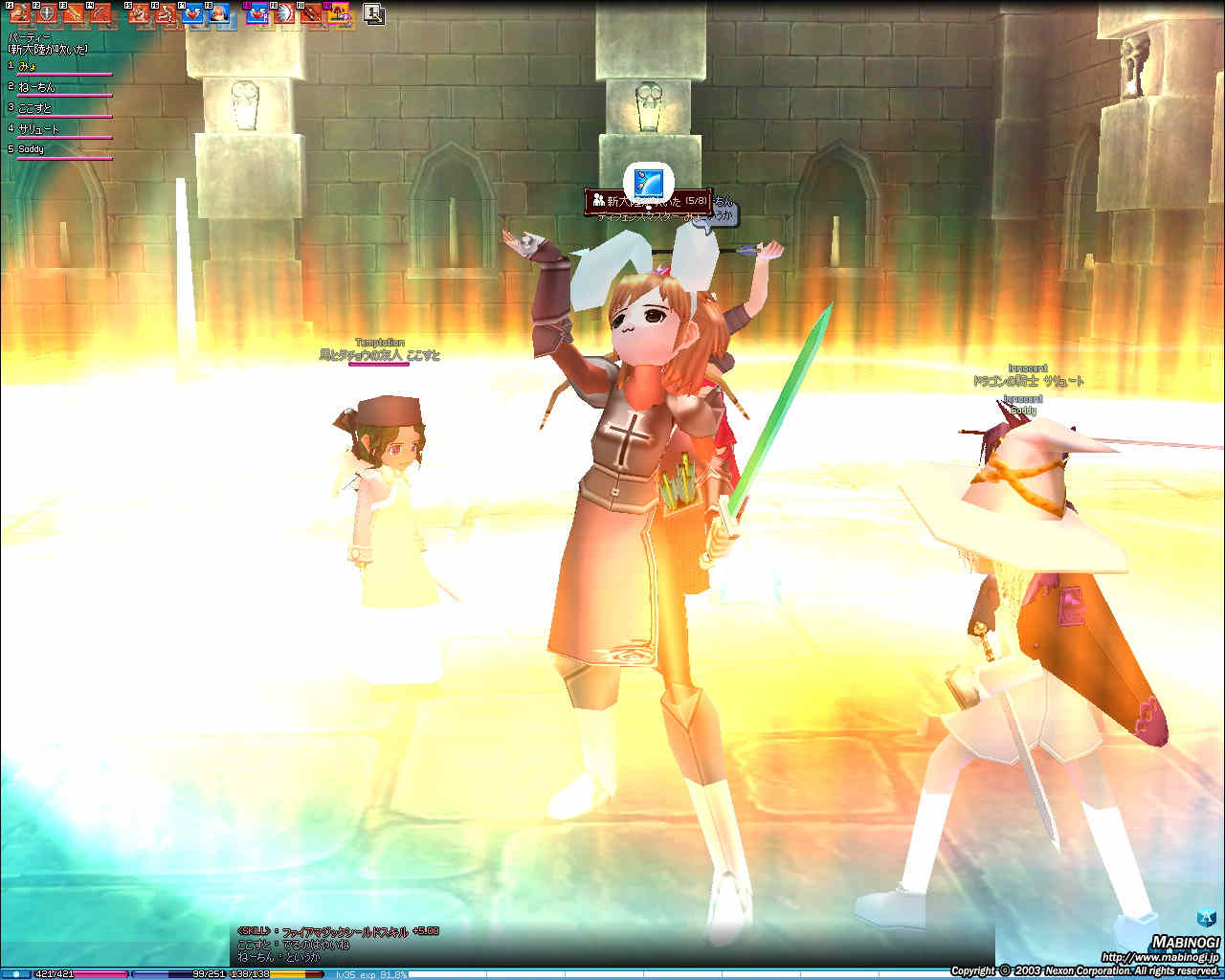This screenshot has height=980, width=1225.
Task: Use the F10 white burst skill
Action: (x=284, y=13)
